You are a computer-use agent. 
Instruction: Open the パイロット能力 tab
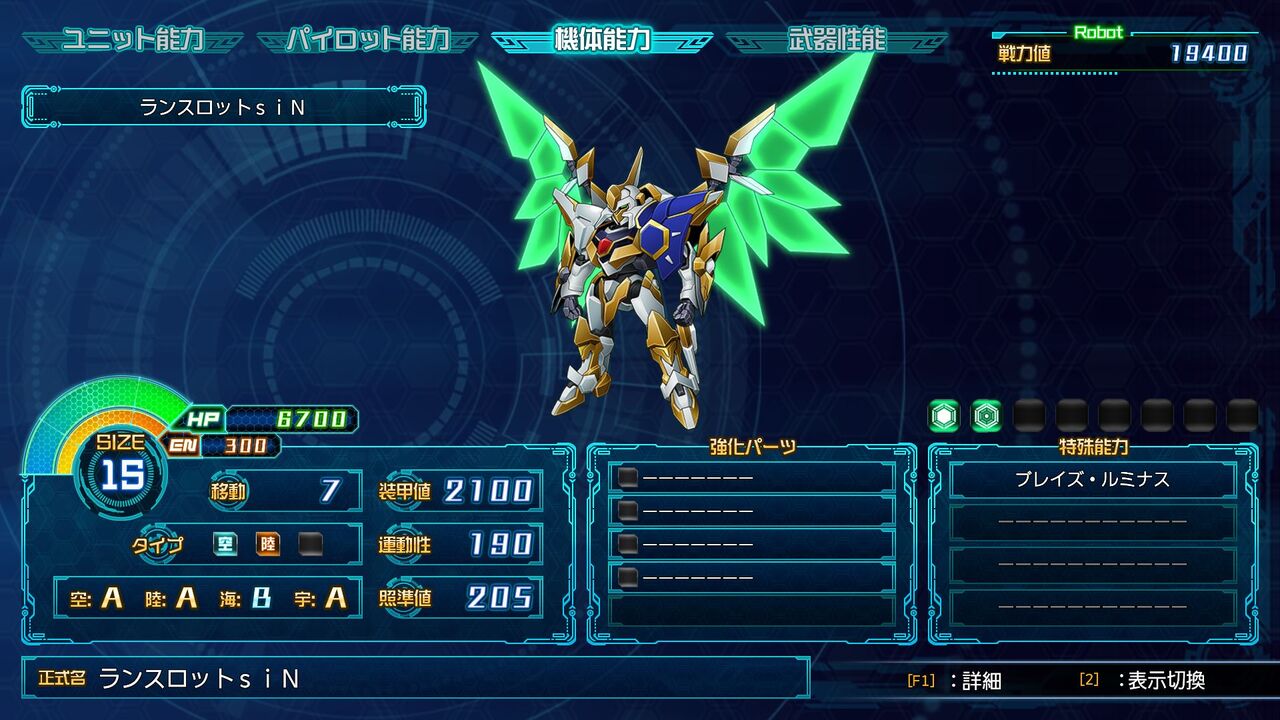(x=368, y=40)
